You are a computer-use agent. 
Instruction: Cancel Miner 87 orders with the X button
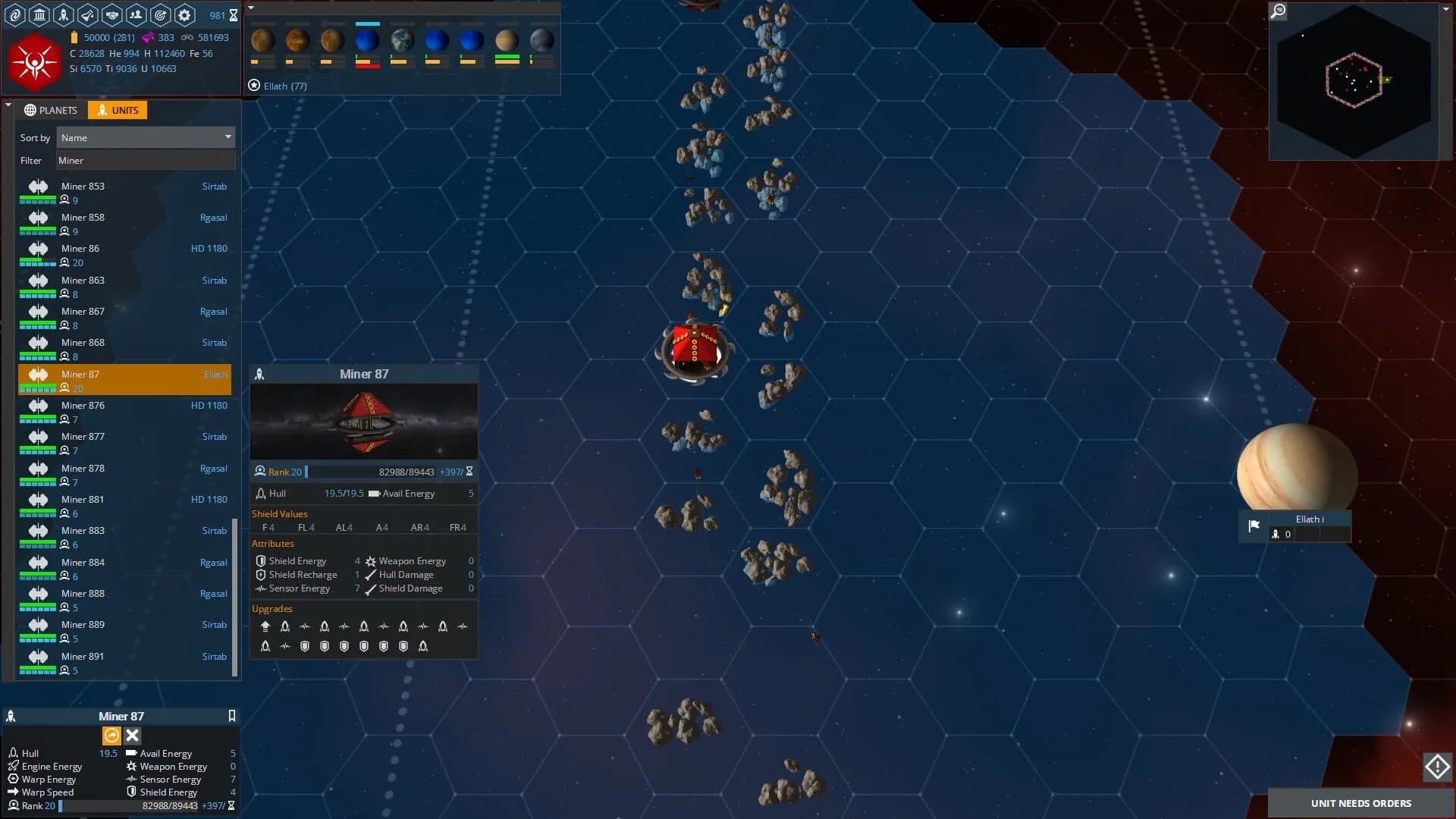[132, 735]
